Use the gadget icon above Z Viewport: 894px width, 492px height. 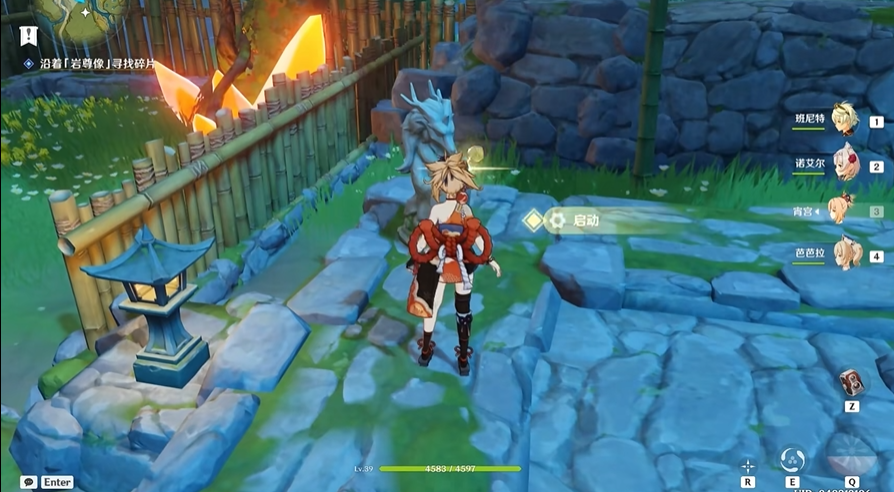click(x=852, y=383)
